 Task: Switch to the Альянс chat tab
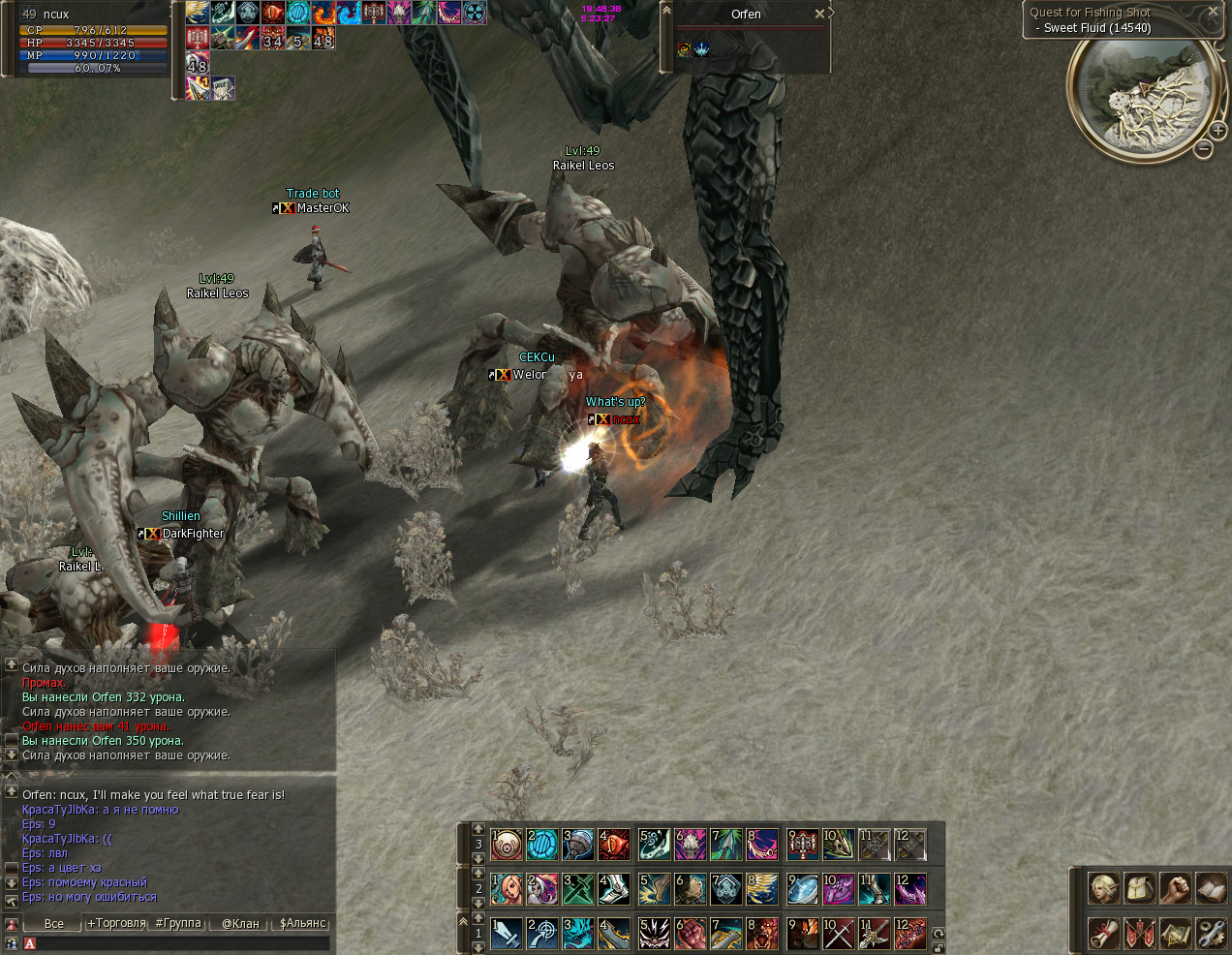click(302, 923)
